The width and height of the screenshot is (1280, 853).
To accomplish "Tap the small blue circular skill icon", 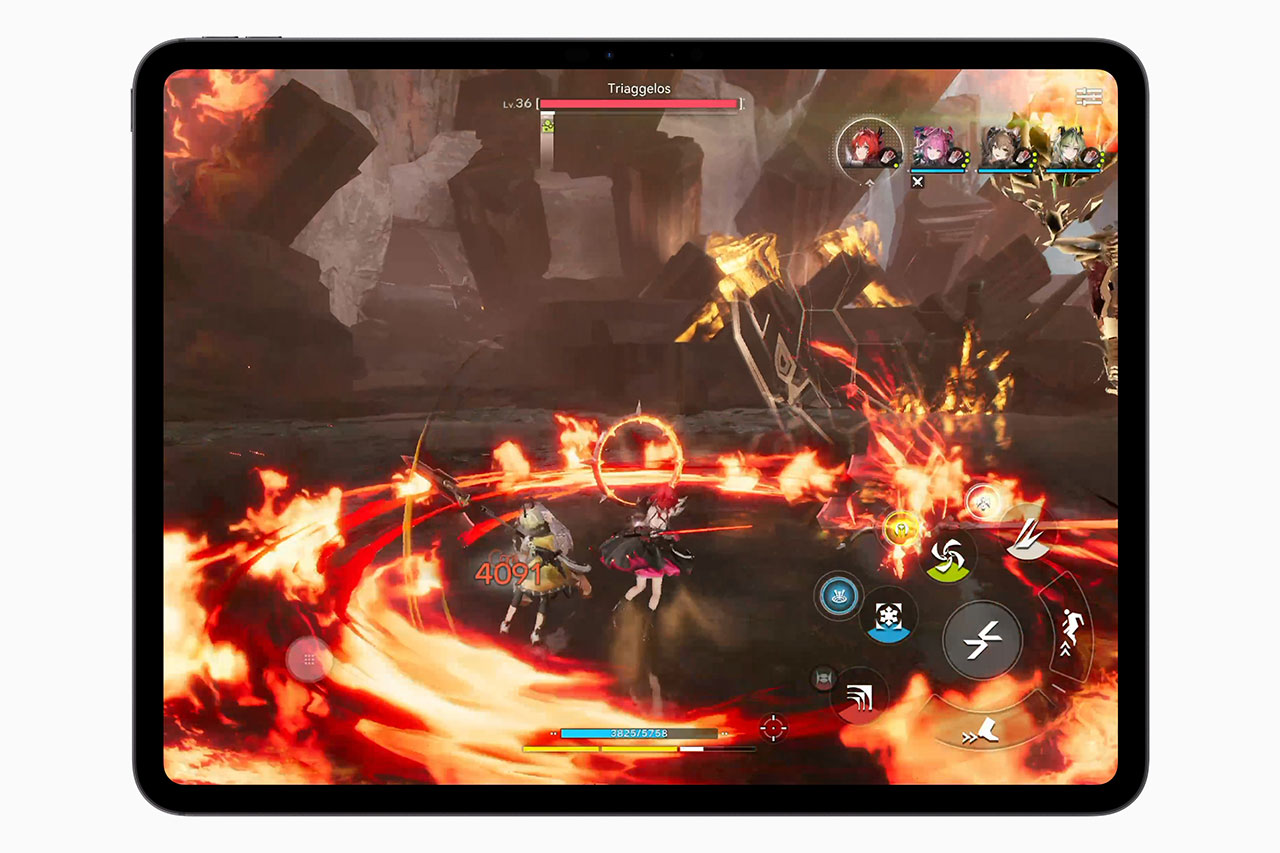I will point(838,595).
